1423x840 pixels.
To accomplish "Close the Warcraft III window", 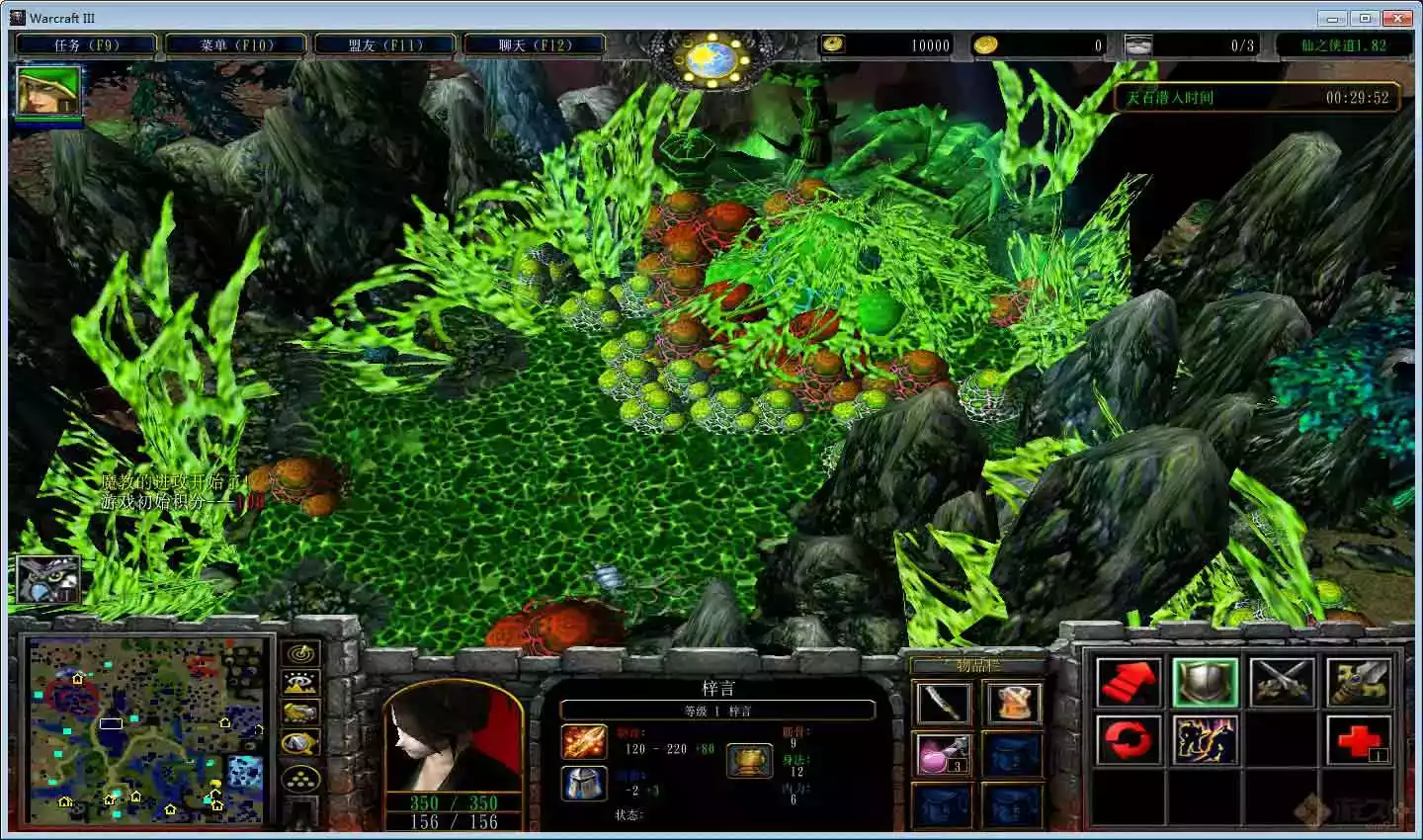I will pyautogui.click(x=1397, y=18).
